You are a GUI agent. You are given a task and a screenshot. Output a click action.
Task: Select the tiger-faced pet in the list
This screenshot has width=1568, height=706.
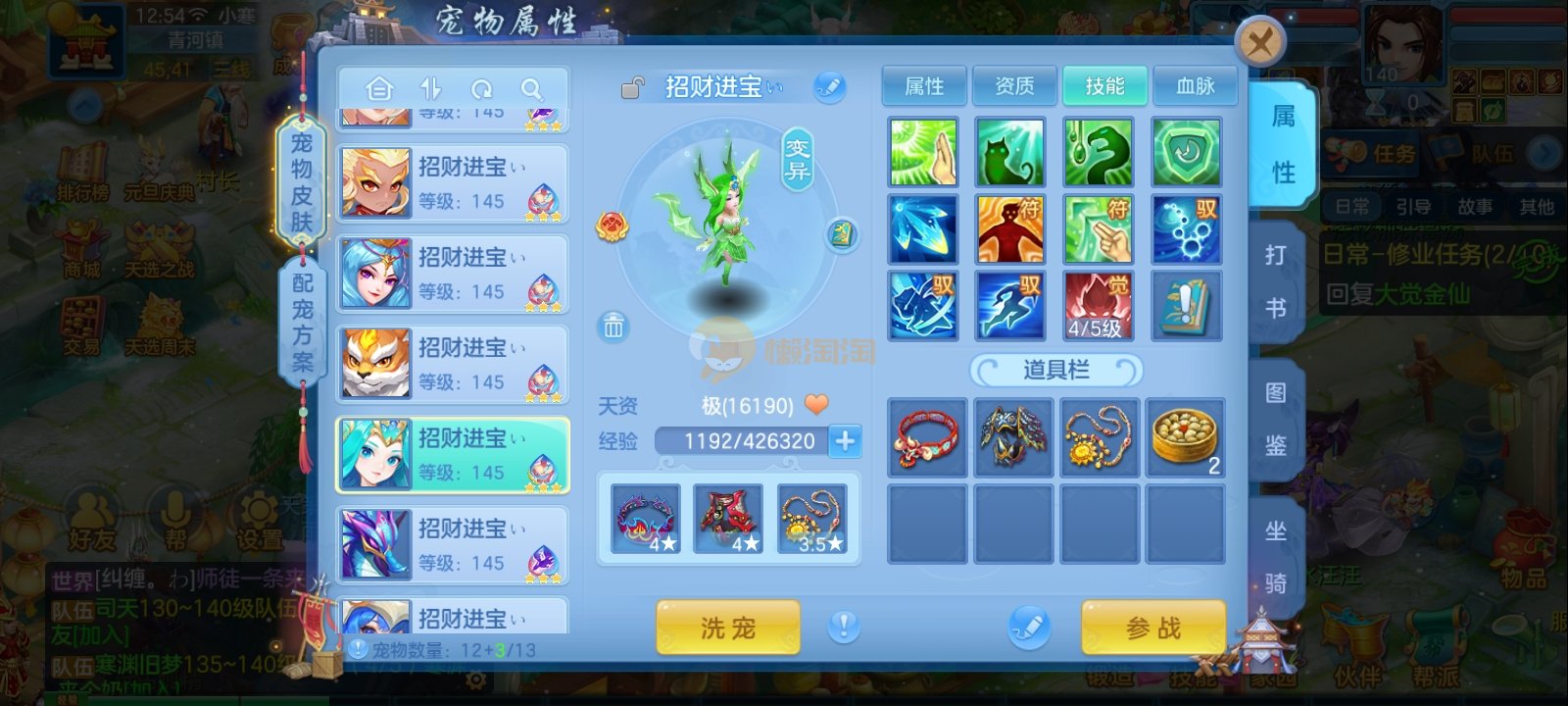pos(452,364)
